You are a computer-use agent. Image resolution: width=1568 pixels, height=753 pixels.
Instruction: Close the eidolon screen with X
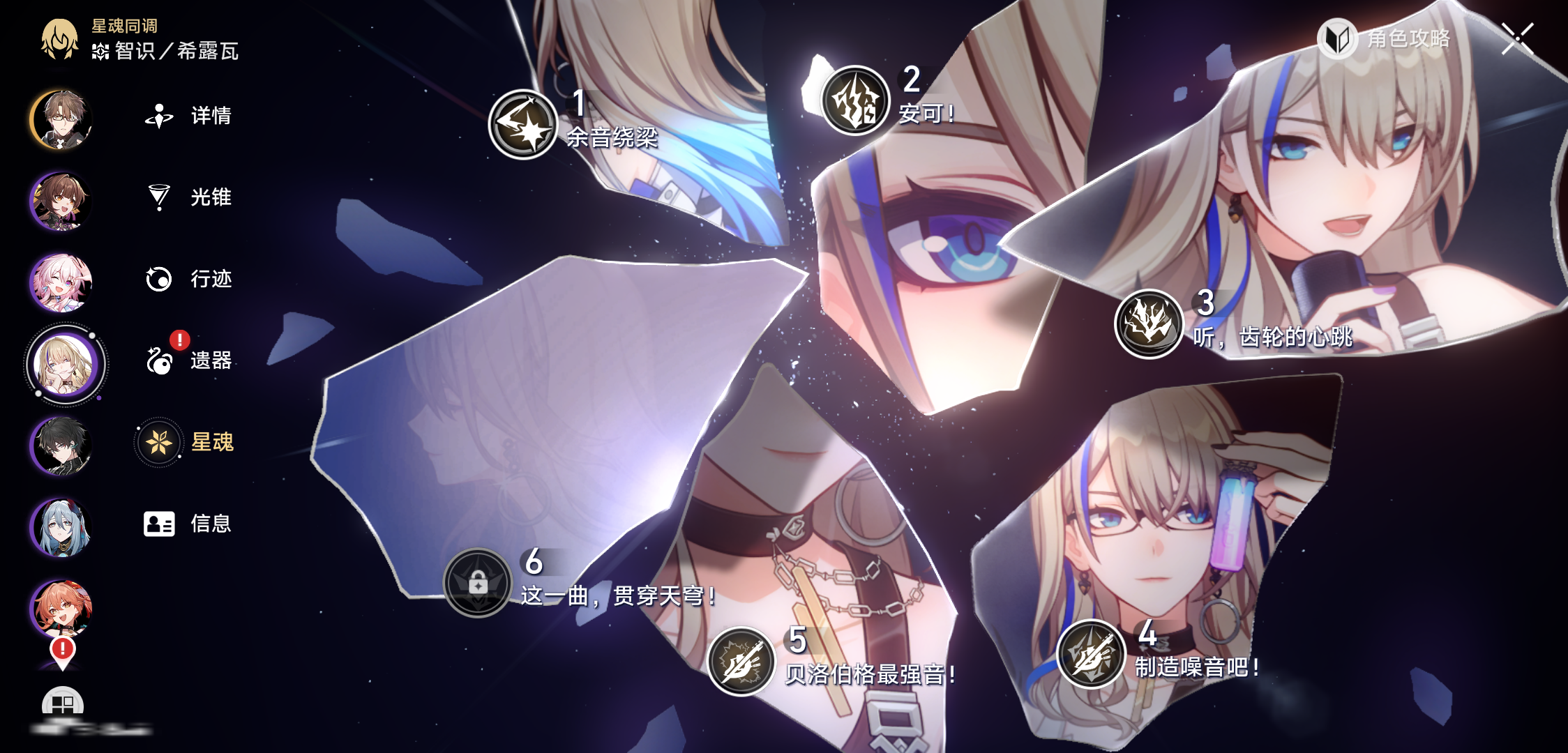click(x=1517, y=38)
